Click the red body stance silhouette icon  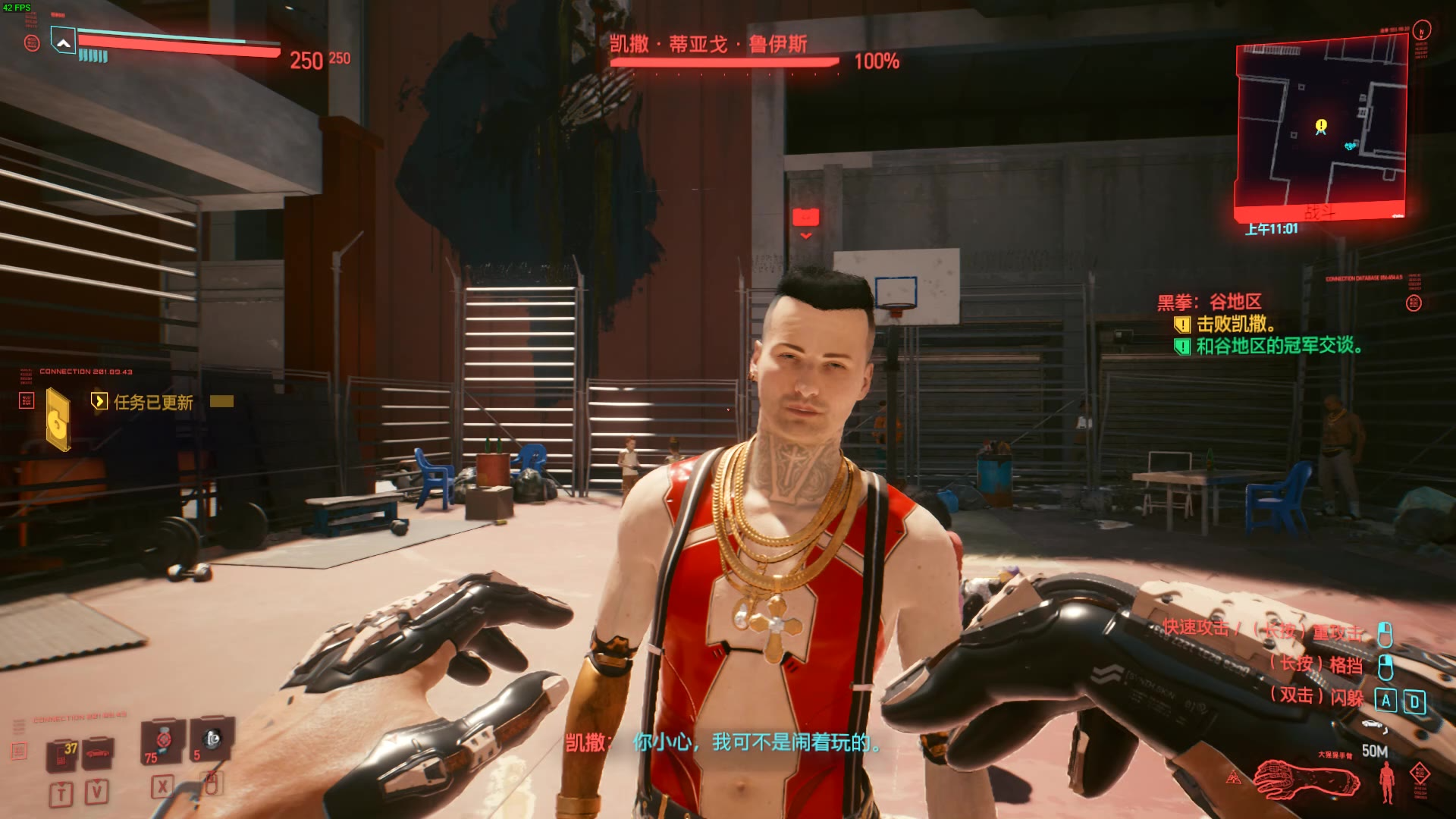coord(1387,783)
